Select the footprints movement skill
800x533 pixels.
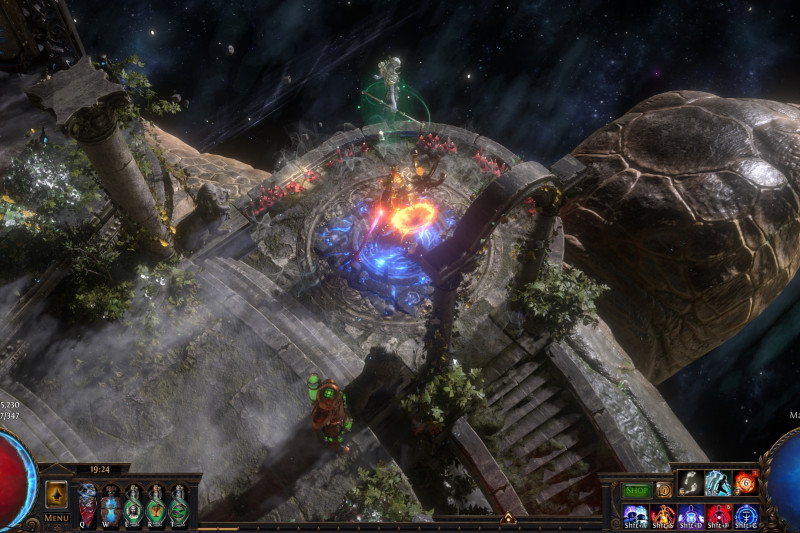point(691,483)
